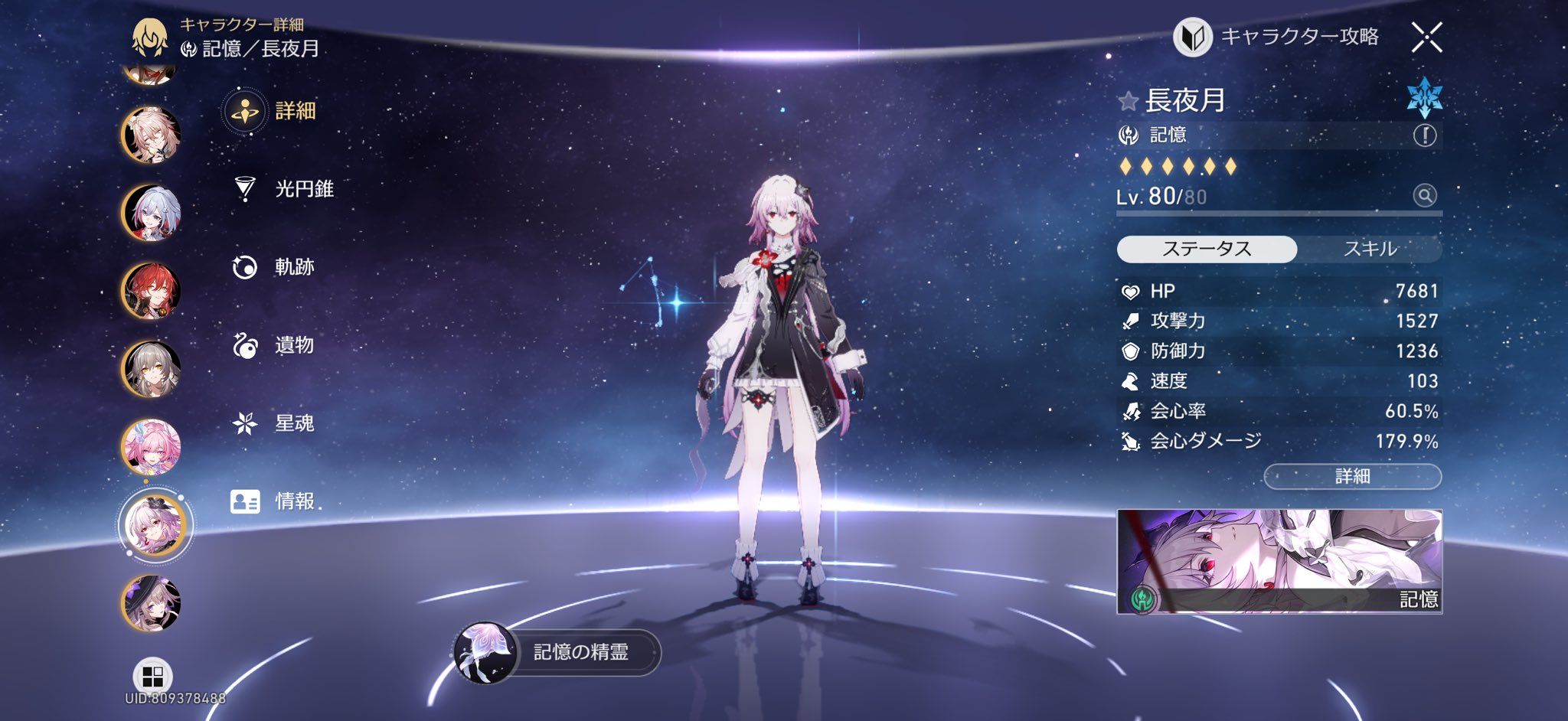Open the character grid view icon
Image resolution: width=1568 pixels, height=721 pixels.
152,677
